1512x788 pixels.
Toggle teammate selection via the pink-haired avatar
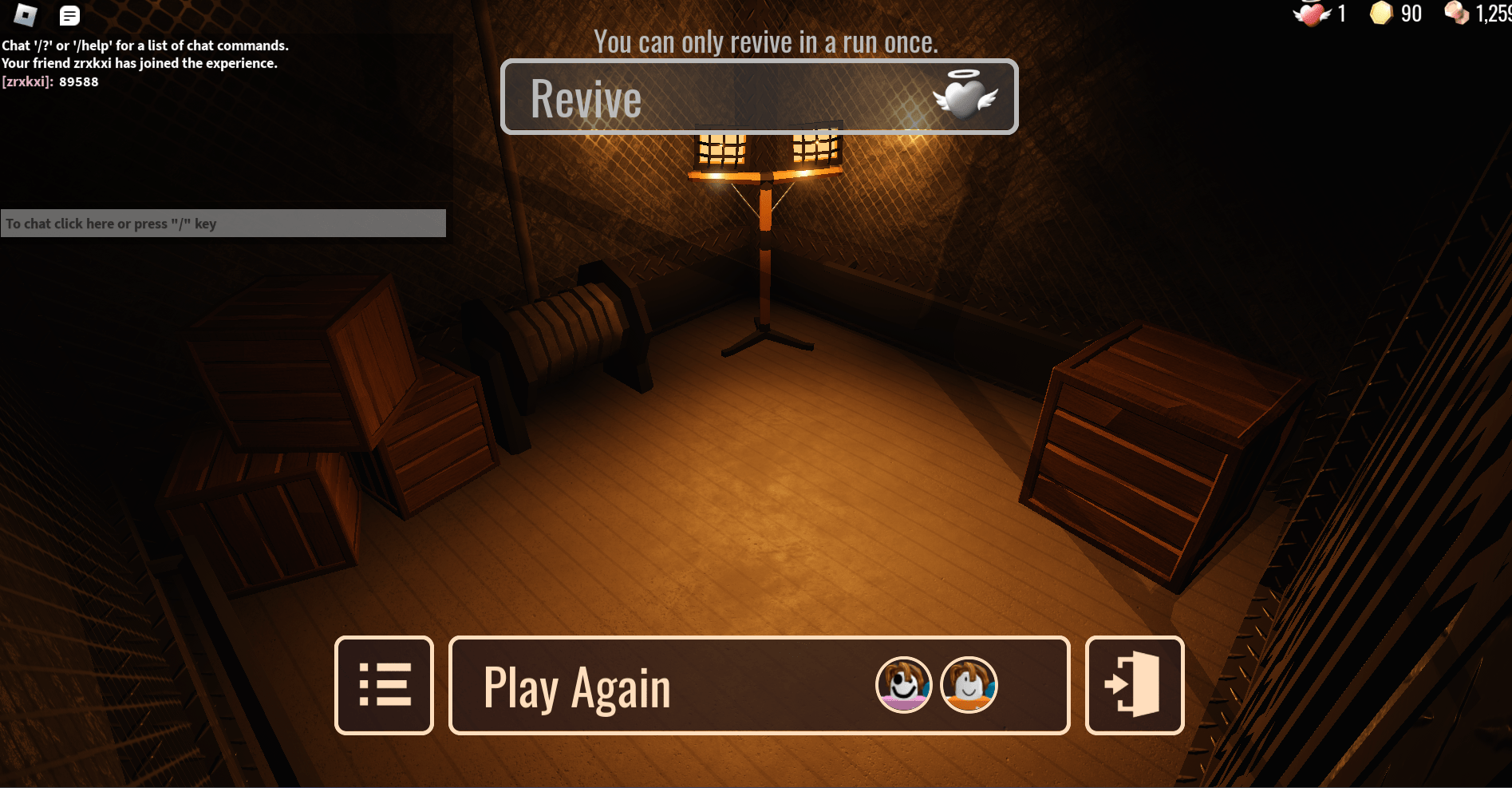coord(902,685)
